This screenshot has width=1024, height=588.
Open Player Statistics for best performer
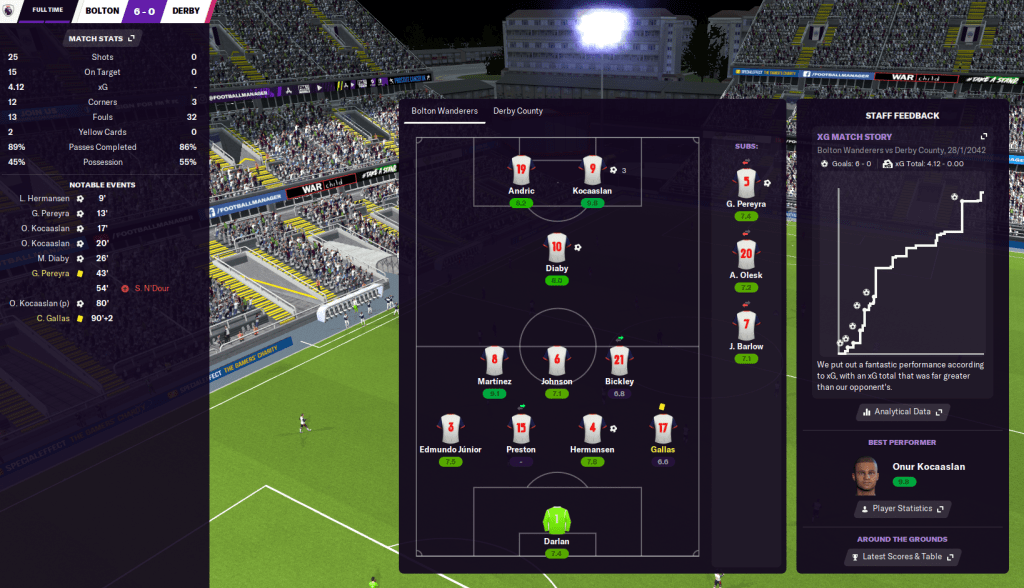pyautogui.click(x=902, y=509)
